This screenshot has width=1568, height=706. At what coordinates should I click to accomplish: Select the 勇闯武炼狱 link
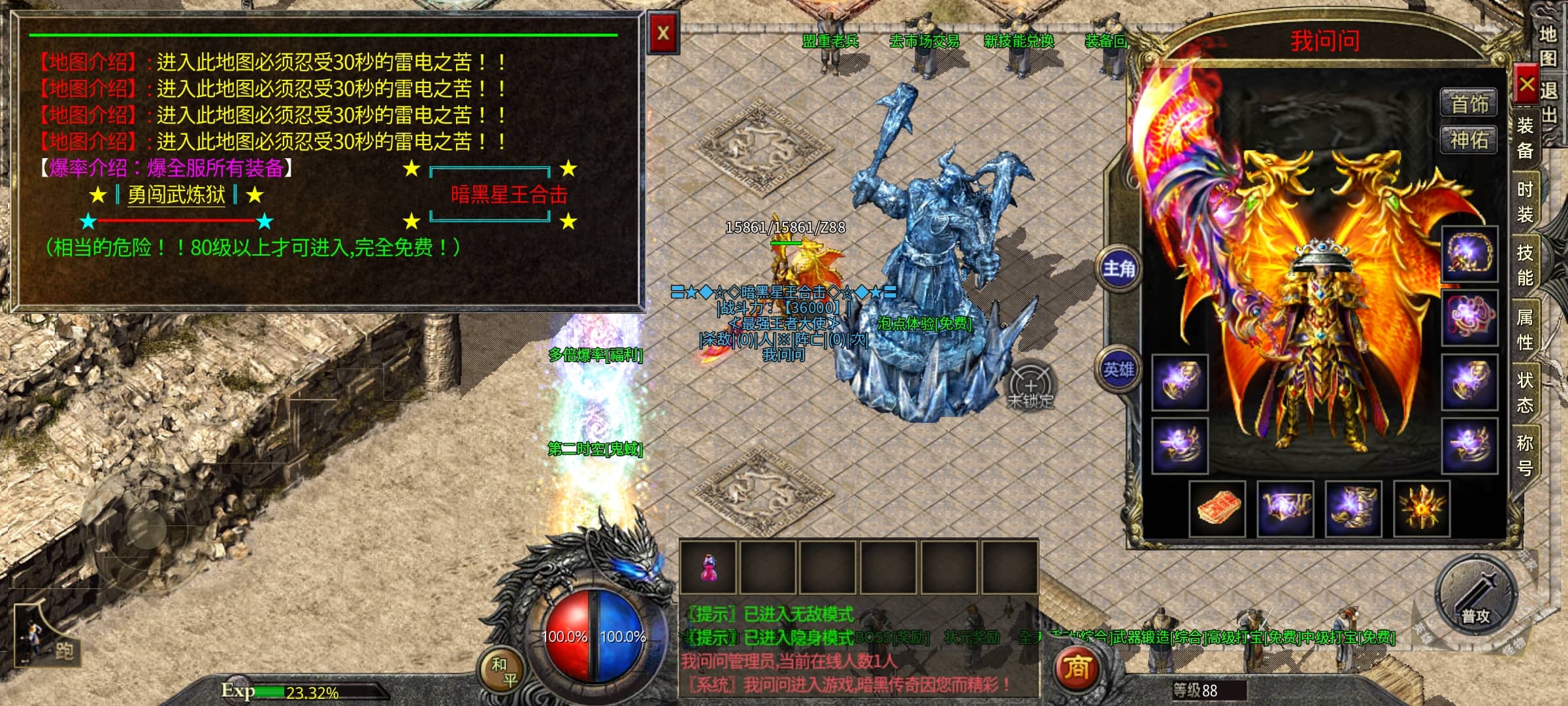176,195
